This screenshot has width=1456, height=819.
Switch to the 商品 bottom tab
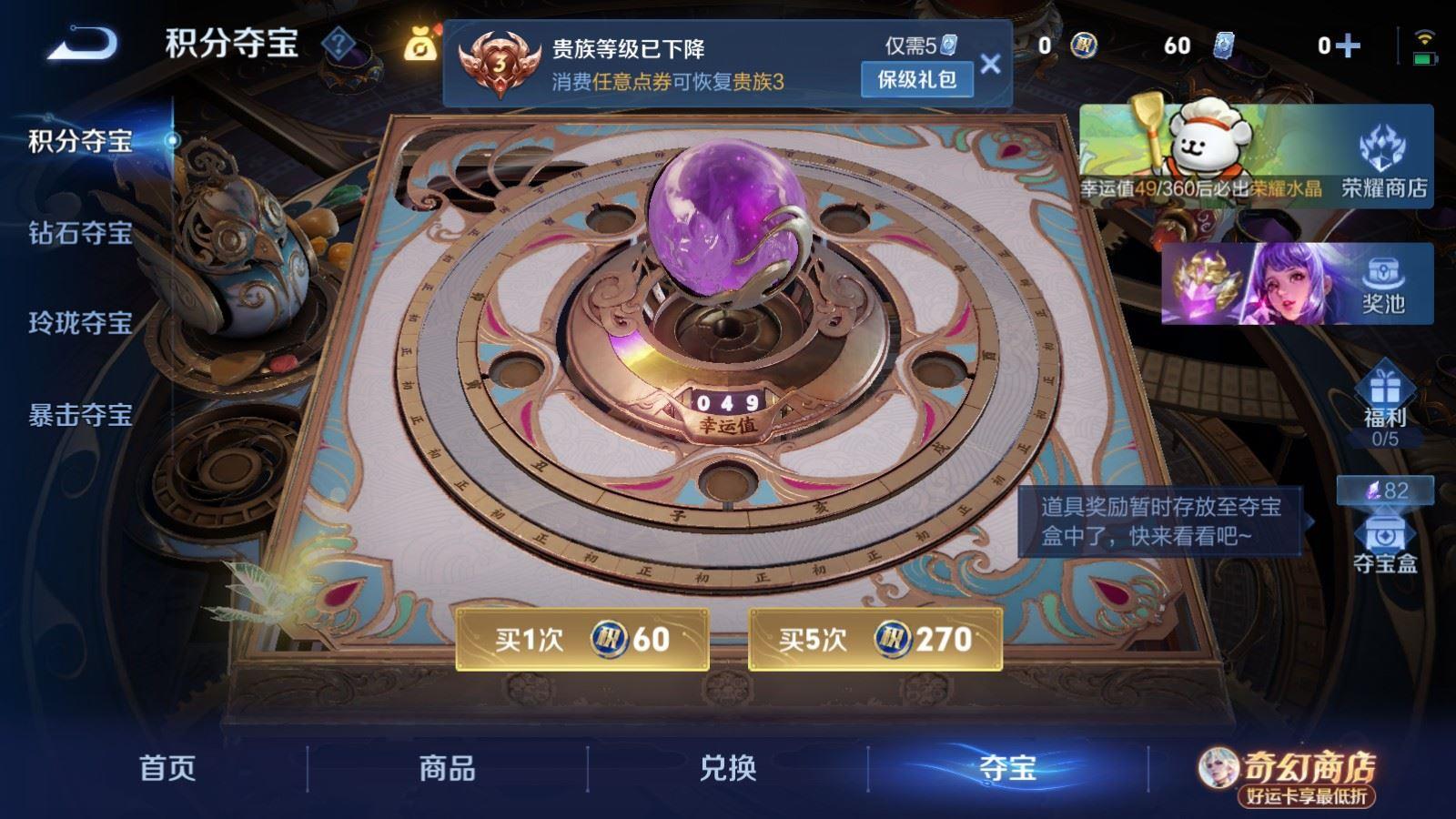(x=445, y=769)
